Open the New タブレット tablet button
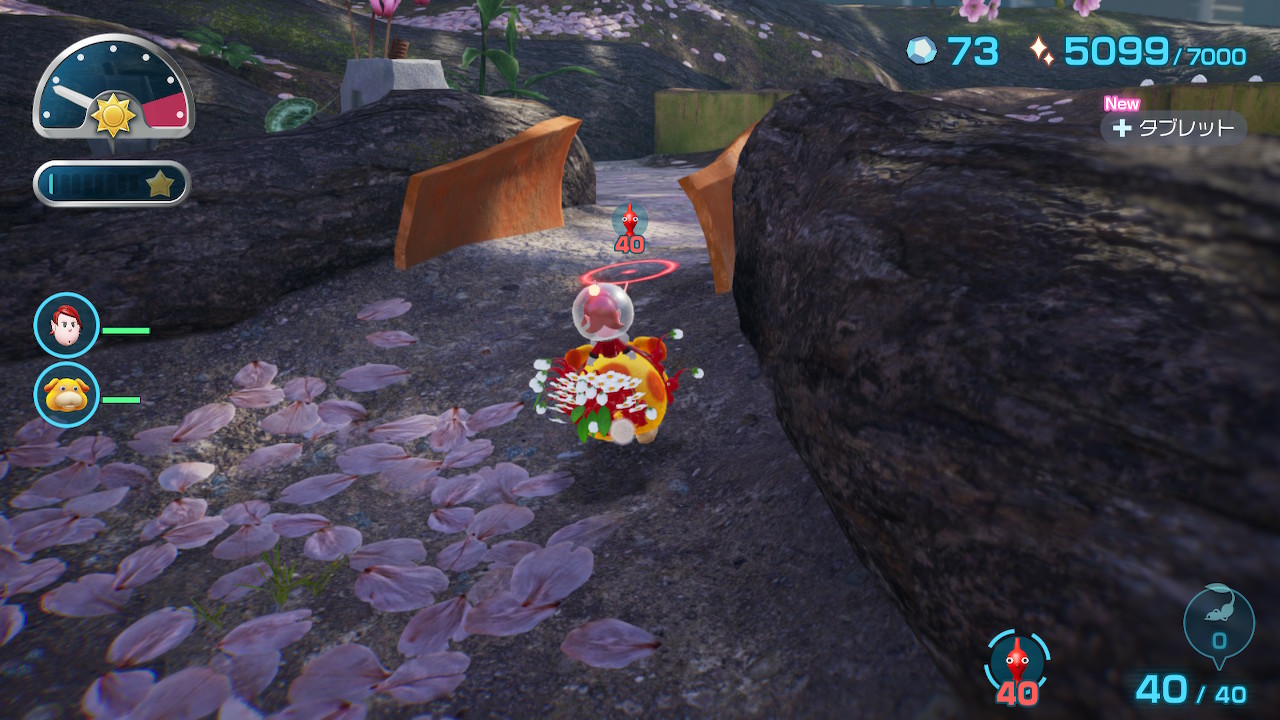 1173,128
